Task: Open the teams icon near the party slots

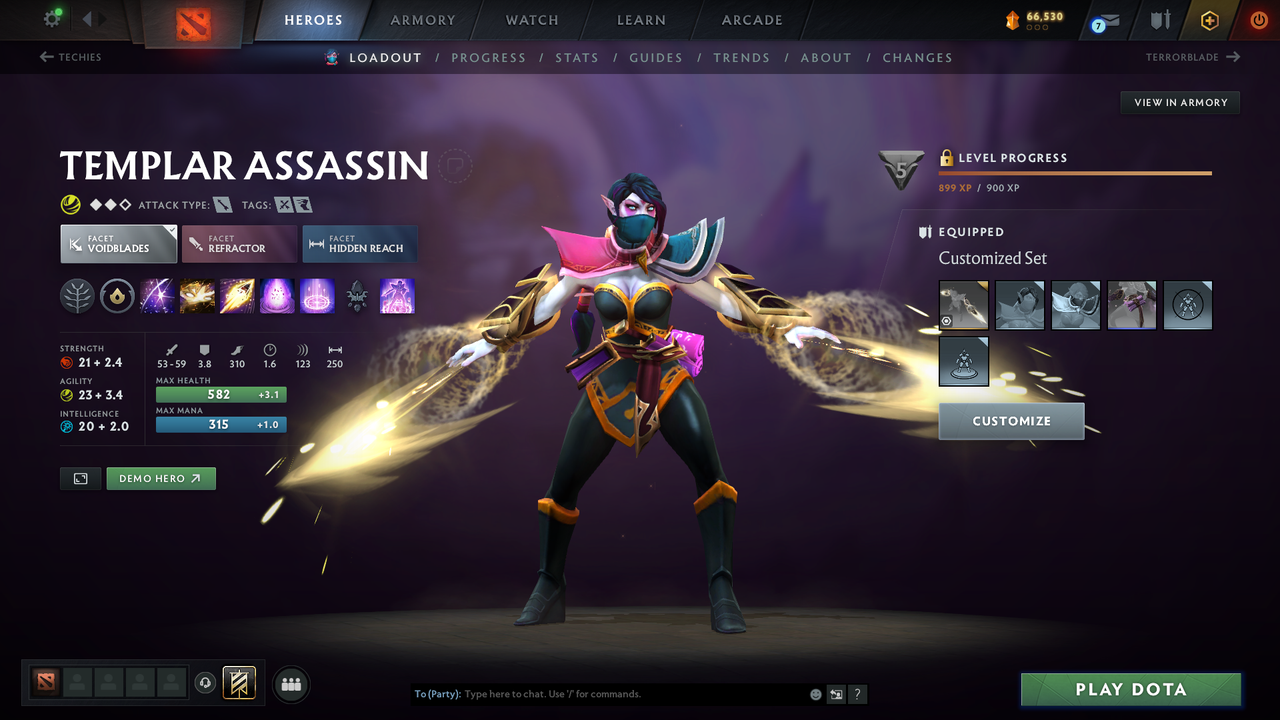Action: (x=290, y=683)
